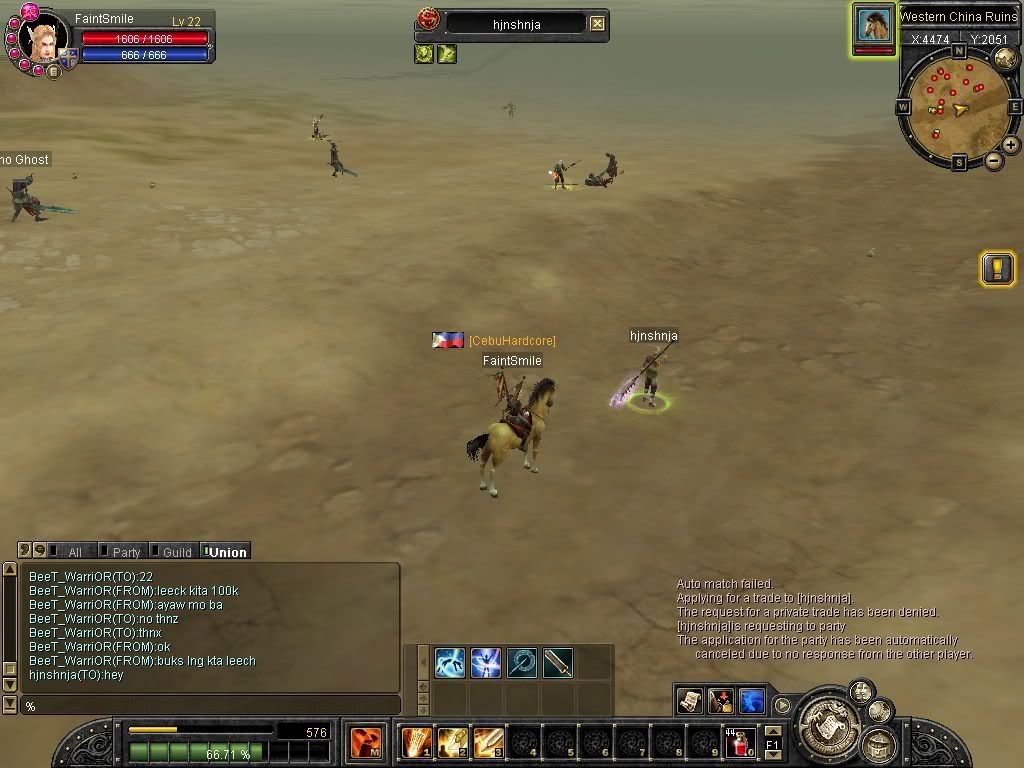Viewport: 1024px width, 768px height.
Task: Use the sword icon in upper quickbar
Action: coord(558,662)
